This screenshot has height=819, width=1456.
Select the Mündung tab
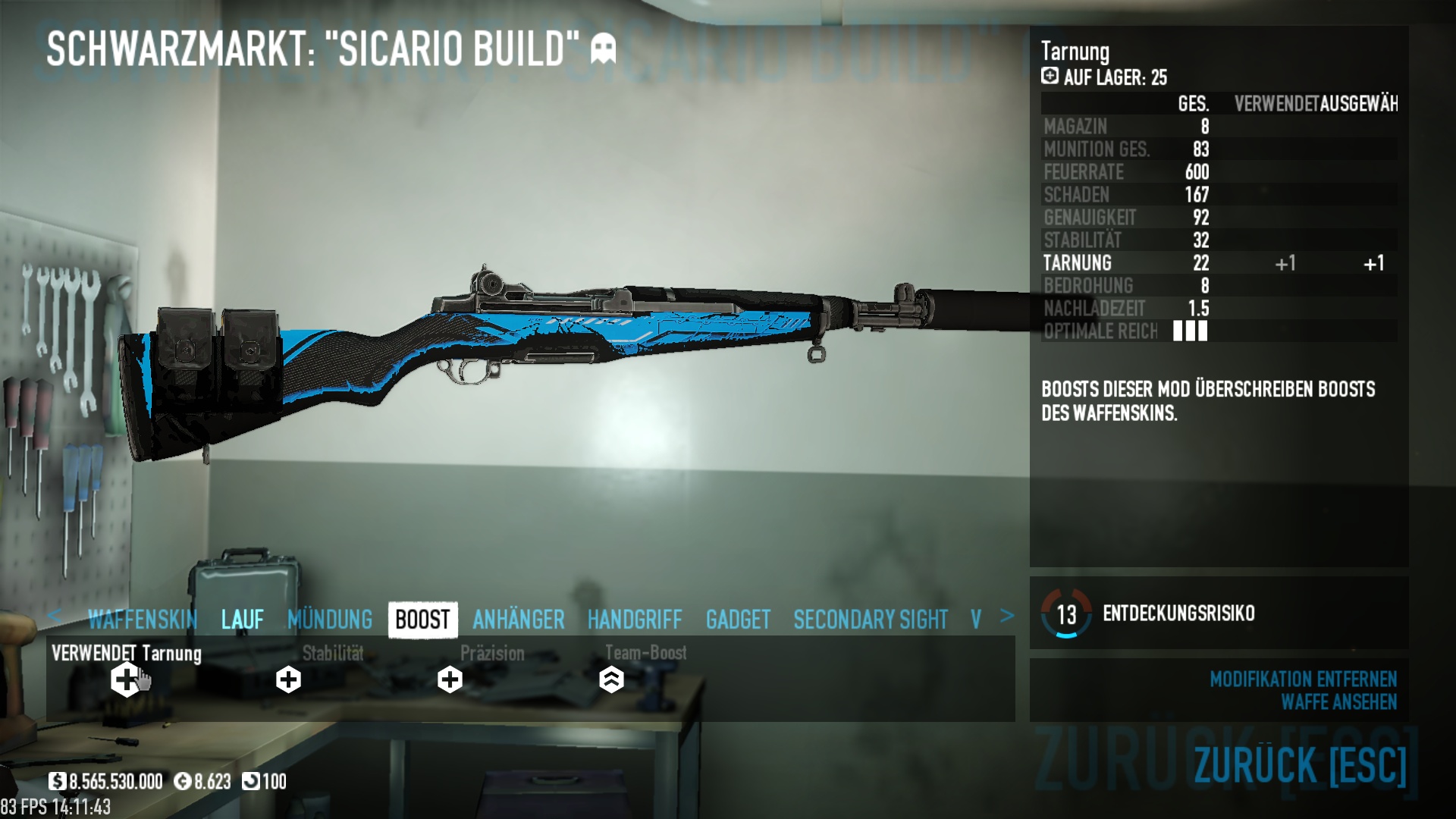pos(330,620)
